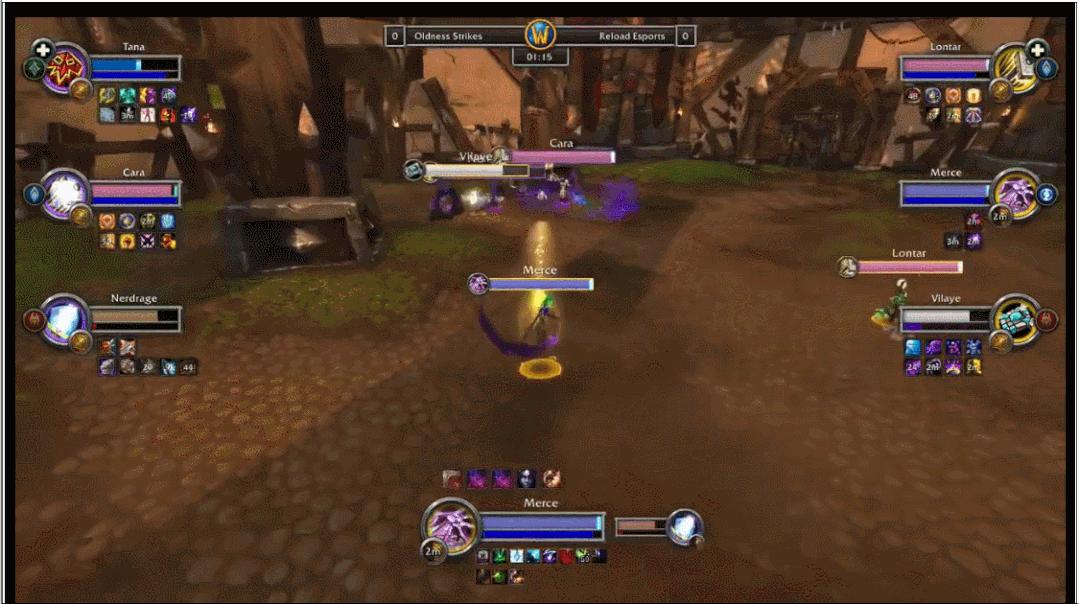
Task: Click the 2m trinket cooldown on bottom Merce frame
Action: pyautogui.click(x=433, y=550)
